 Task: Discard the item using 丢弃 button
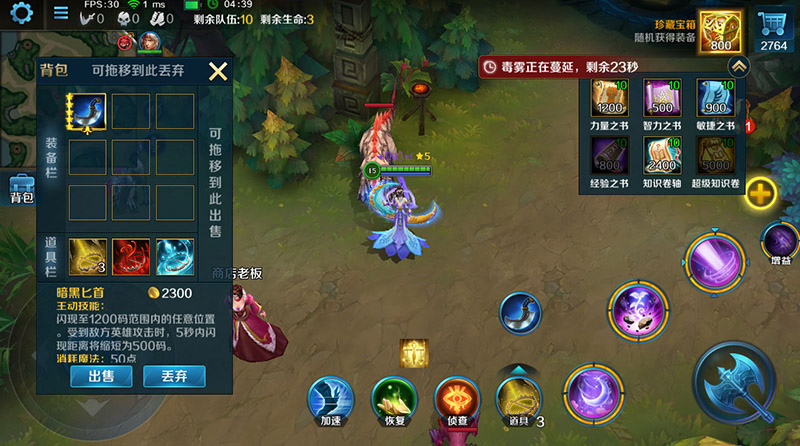tap(175, 376)
